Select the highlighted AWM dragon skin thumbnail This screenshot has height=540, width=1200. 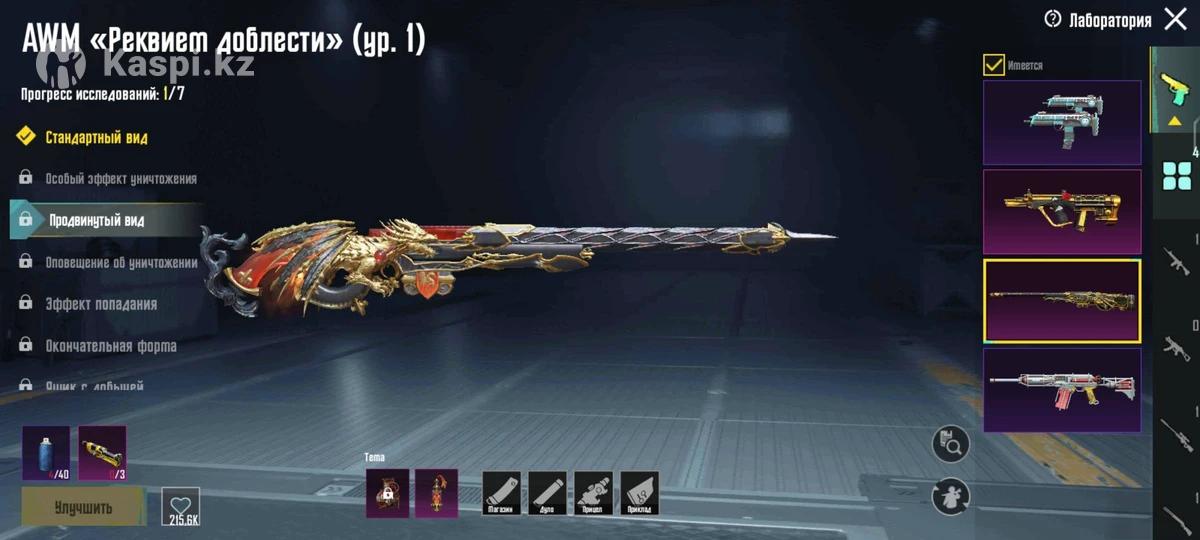pos(1062,300)
